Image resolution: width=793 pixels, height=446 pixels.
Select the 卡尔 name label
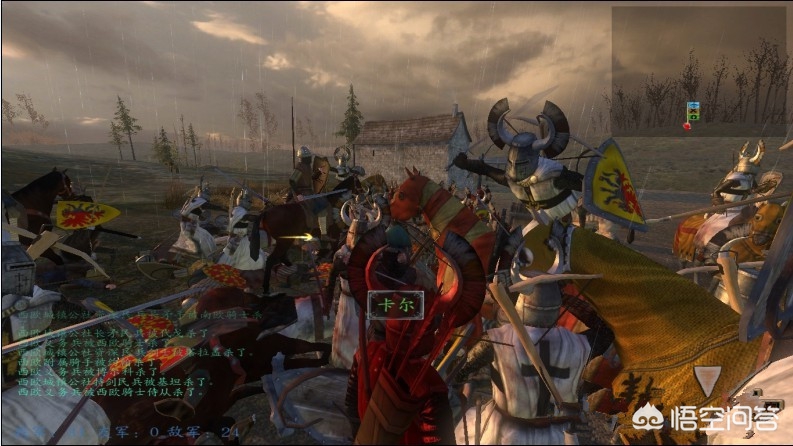(395, 304)
